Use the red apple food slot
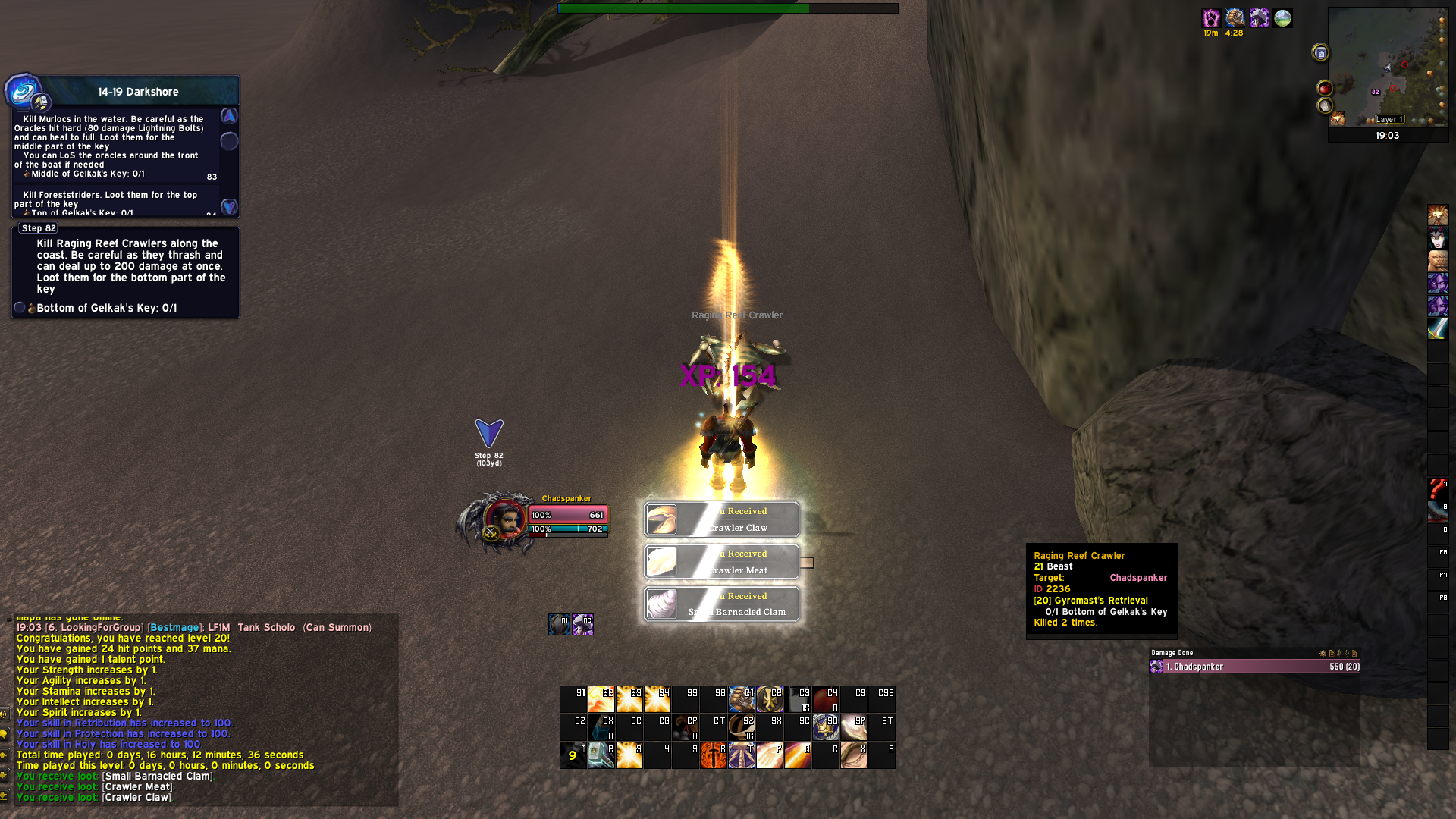 pos(825,699)
